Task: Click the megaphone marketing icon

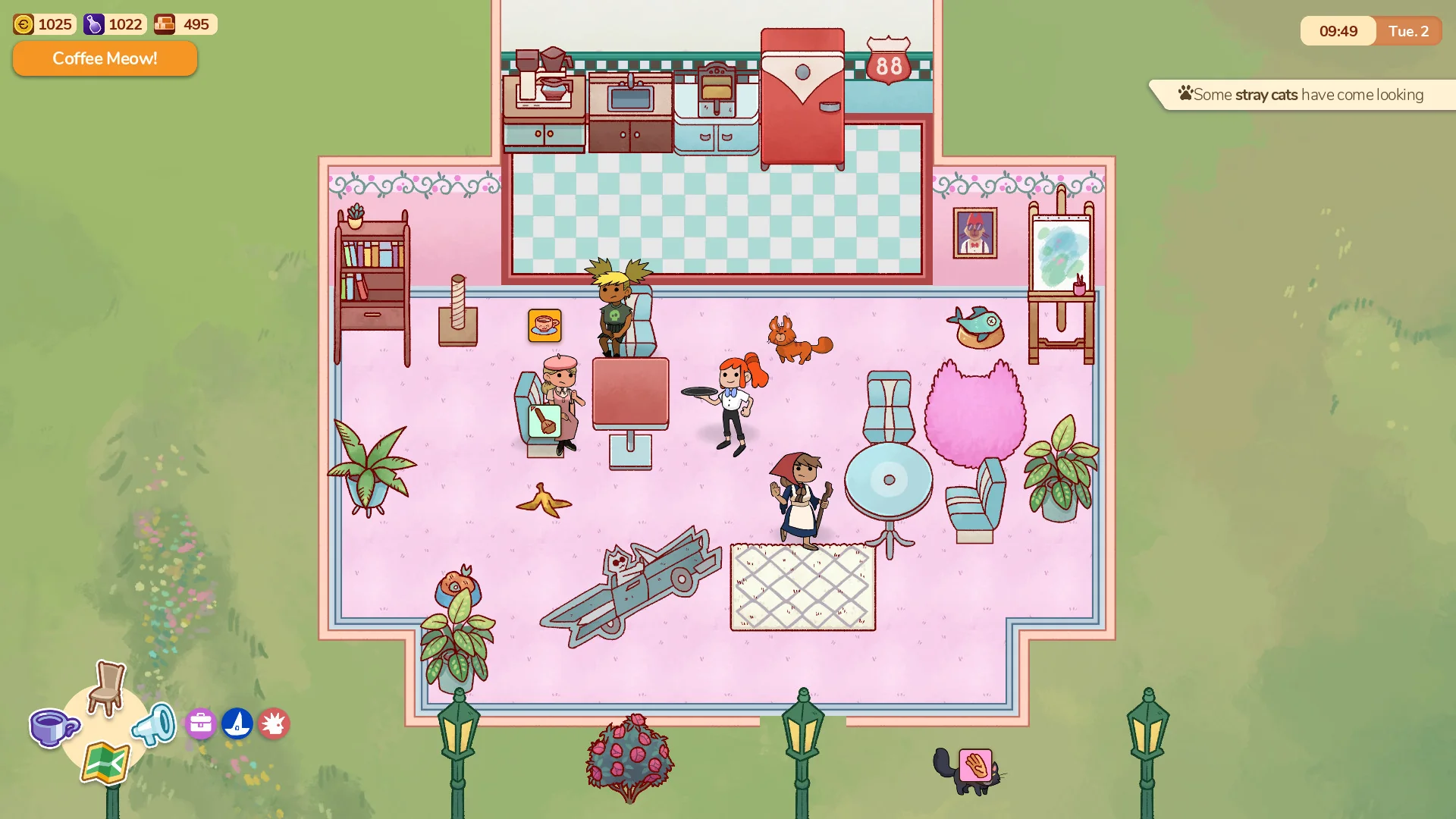Action: tap(154, 724)
